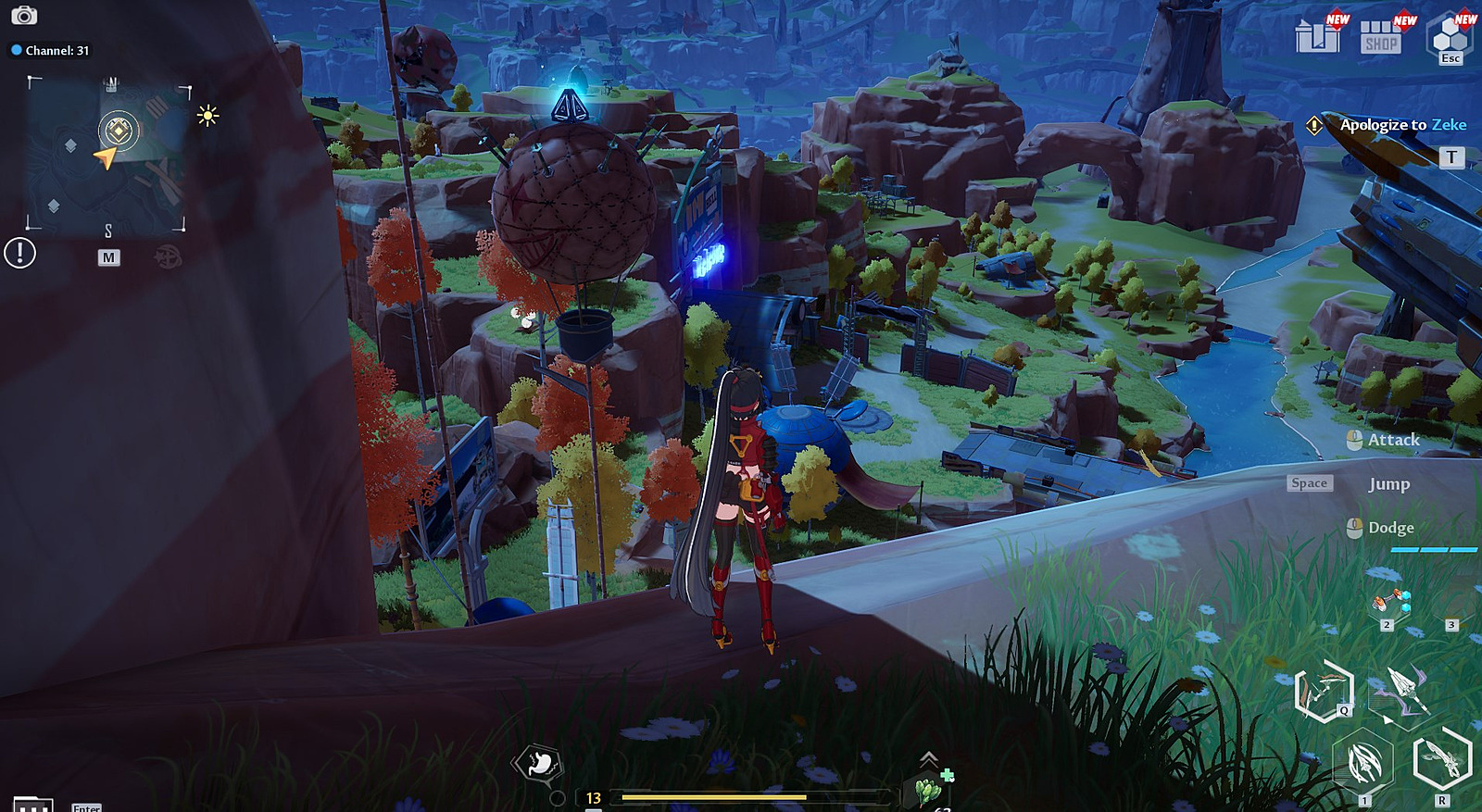Click the Attack action button
Image resolution: width=1482 pixels, height=812 pixels.
[x=1392, y=440]
